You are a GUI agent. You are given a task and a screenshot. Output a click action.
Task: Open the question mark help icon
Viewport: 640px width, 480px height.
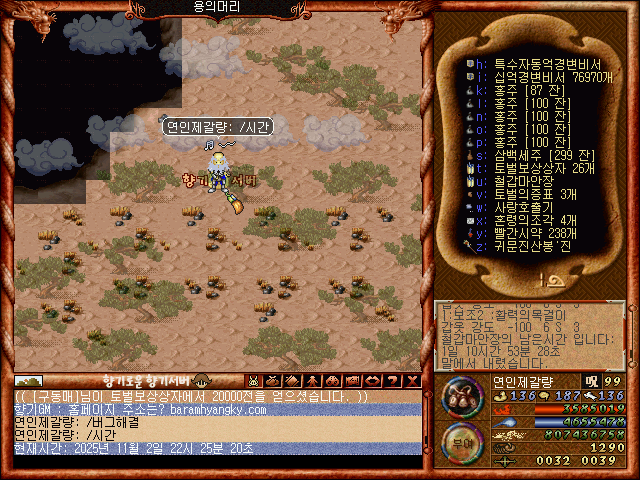tap(391, 381)
